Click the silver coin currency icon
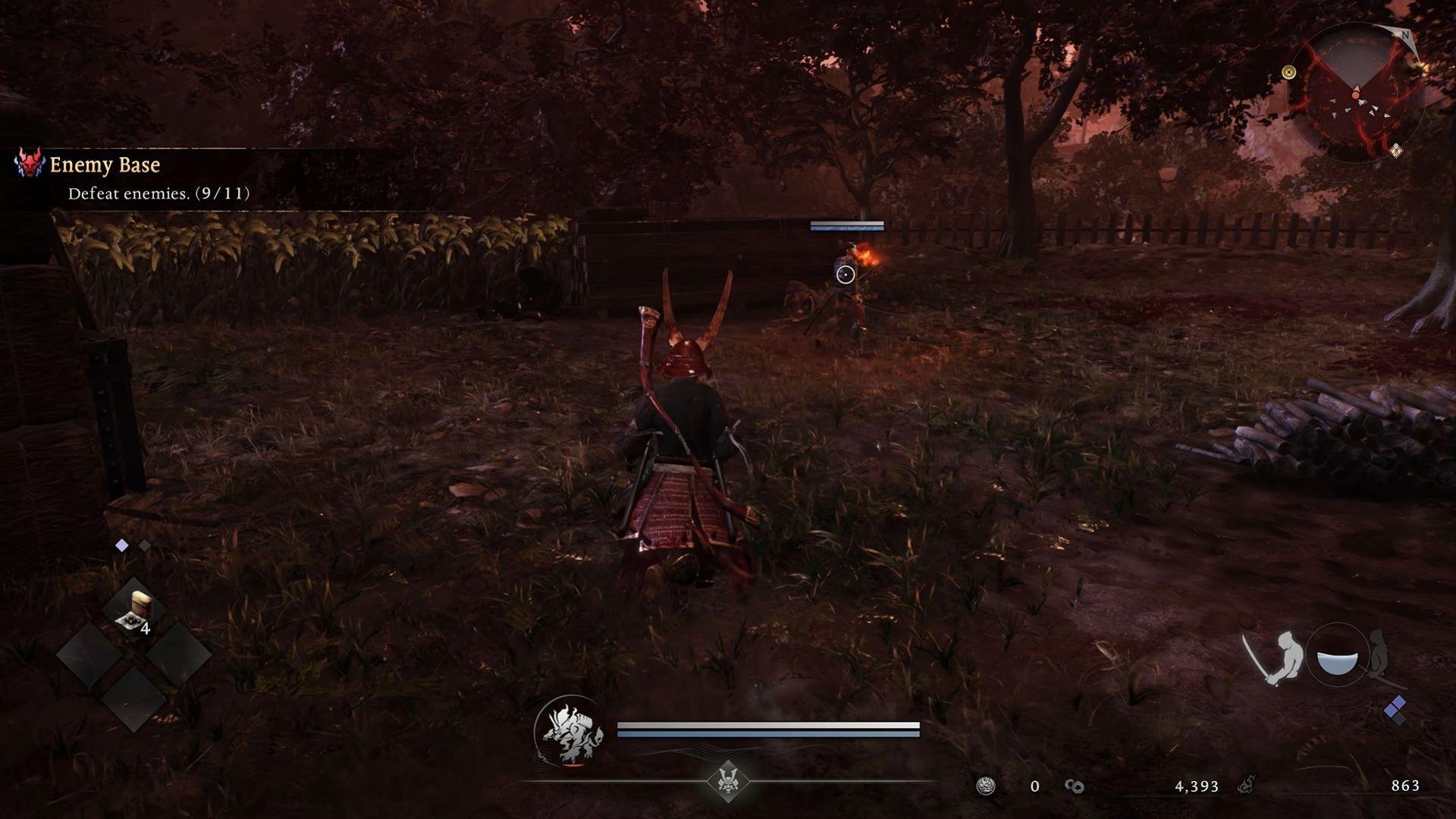This screenshot has height=819, width=1456. 986,786
